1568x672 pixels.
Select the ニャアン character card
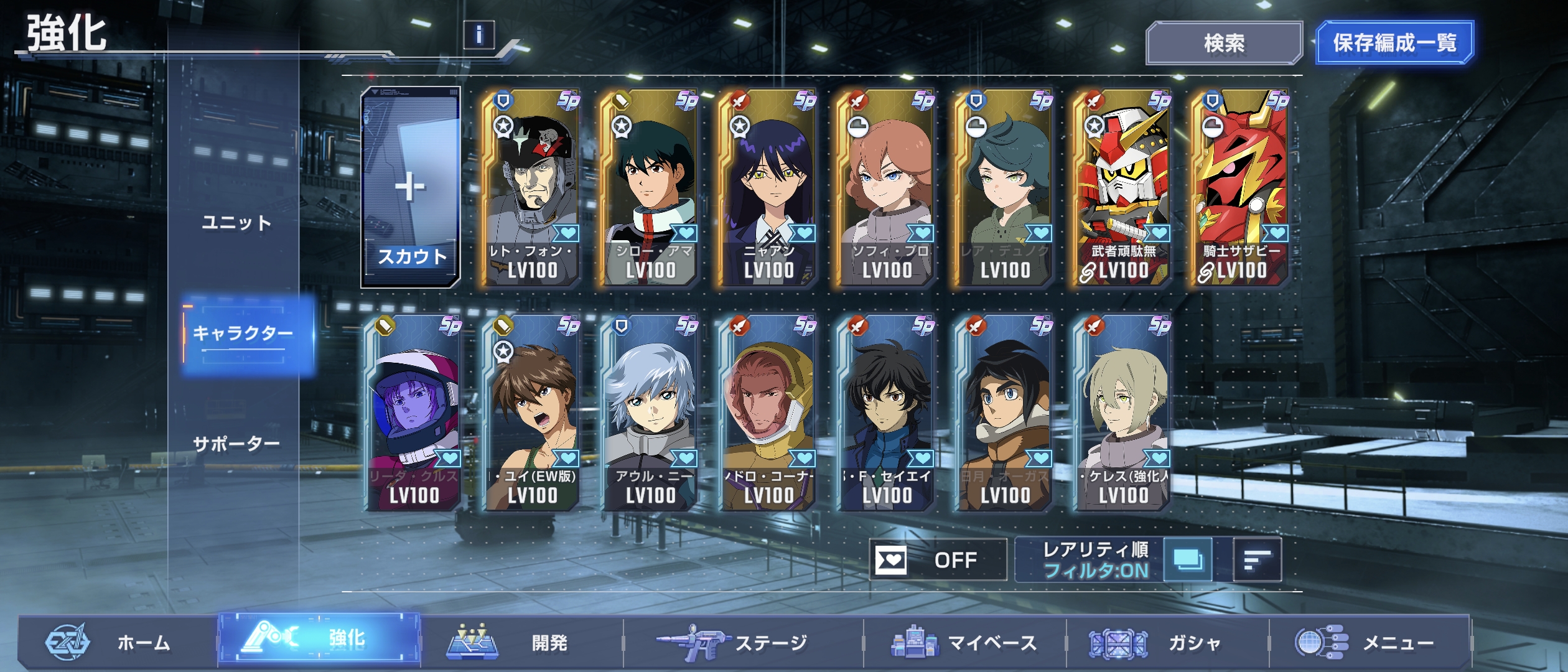coord(768,187)
